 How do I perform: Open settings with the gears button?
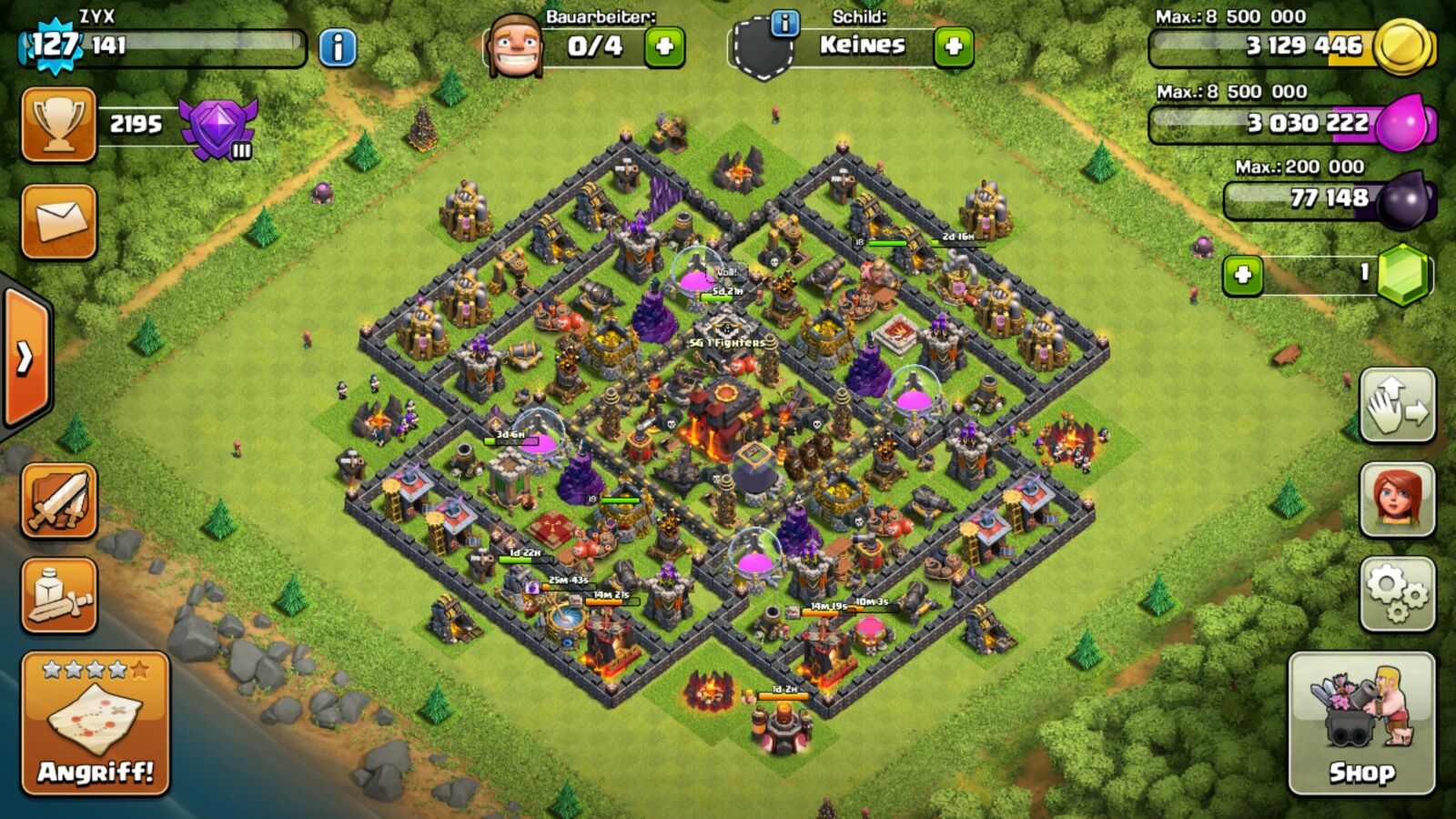pos(1398,594)
